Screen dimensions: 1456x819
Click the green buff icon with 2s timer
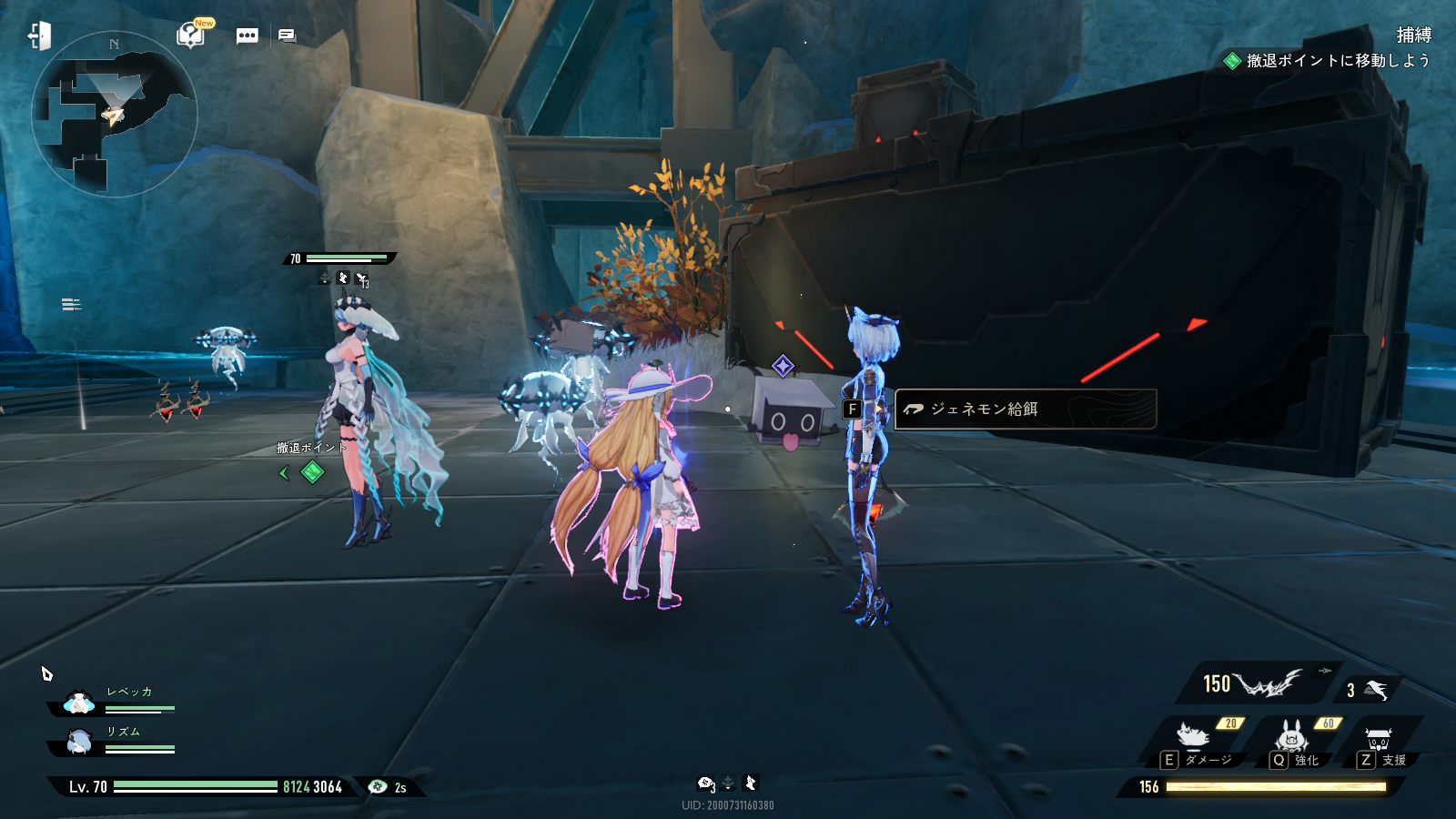379,787
